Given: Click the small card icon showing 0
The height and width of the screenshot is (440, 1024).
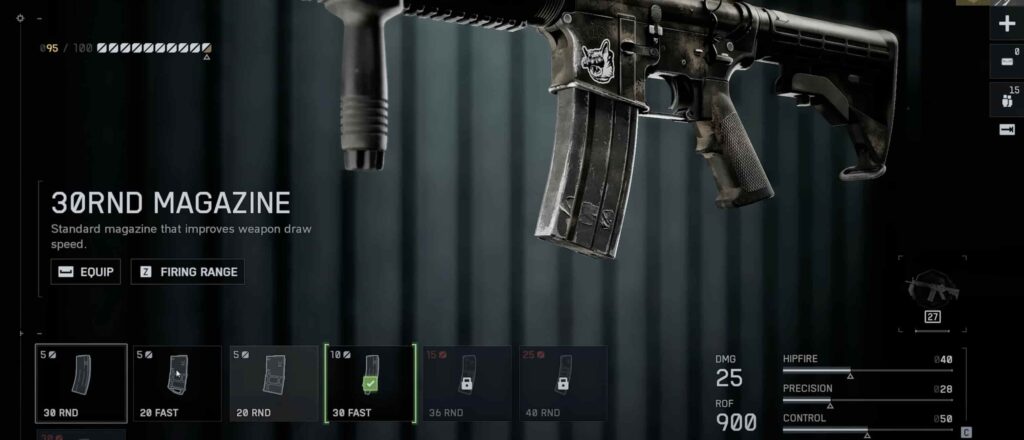Looking at the screenshot, I should (x=1007, y=62).
